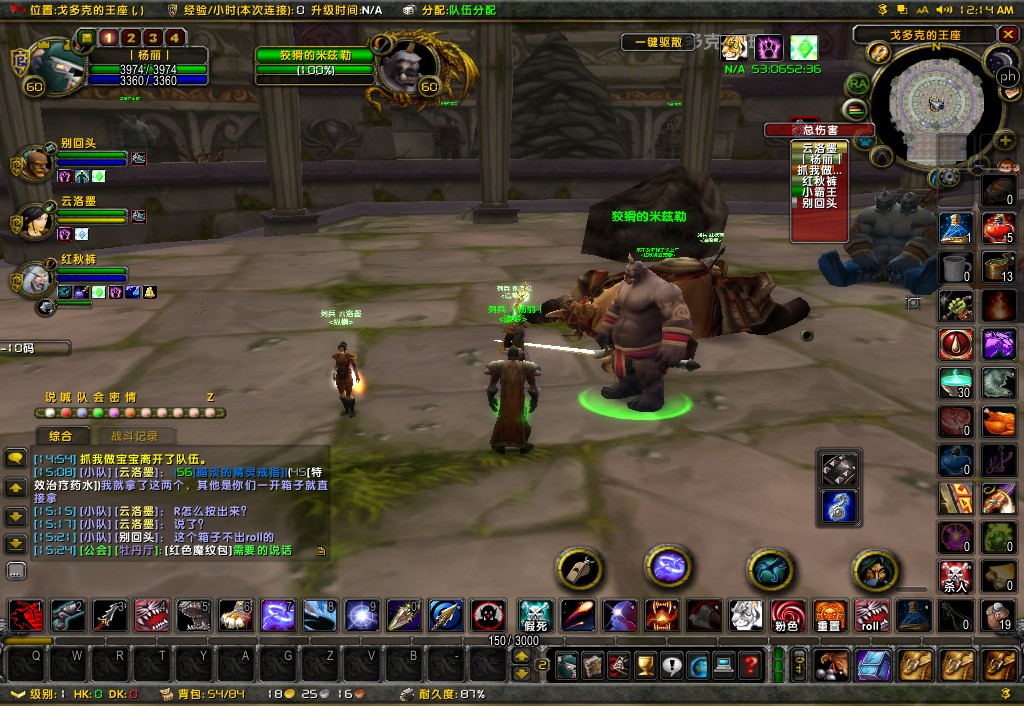Use the blue flask item slot
This screenshot has height=706, width=1024.
(x=956, y=229)
